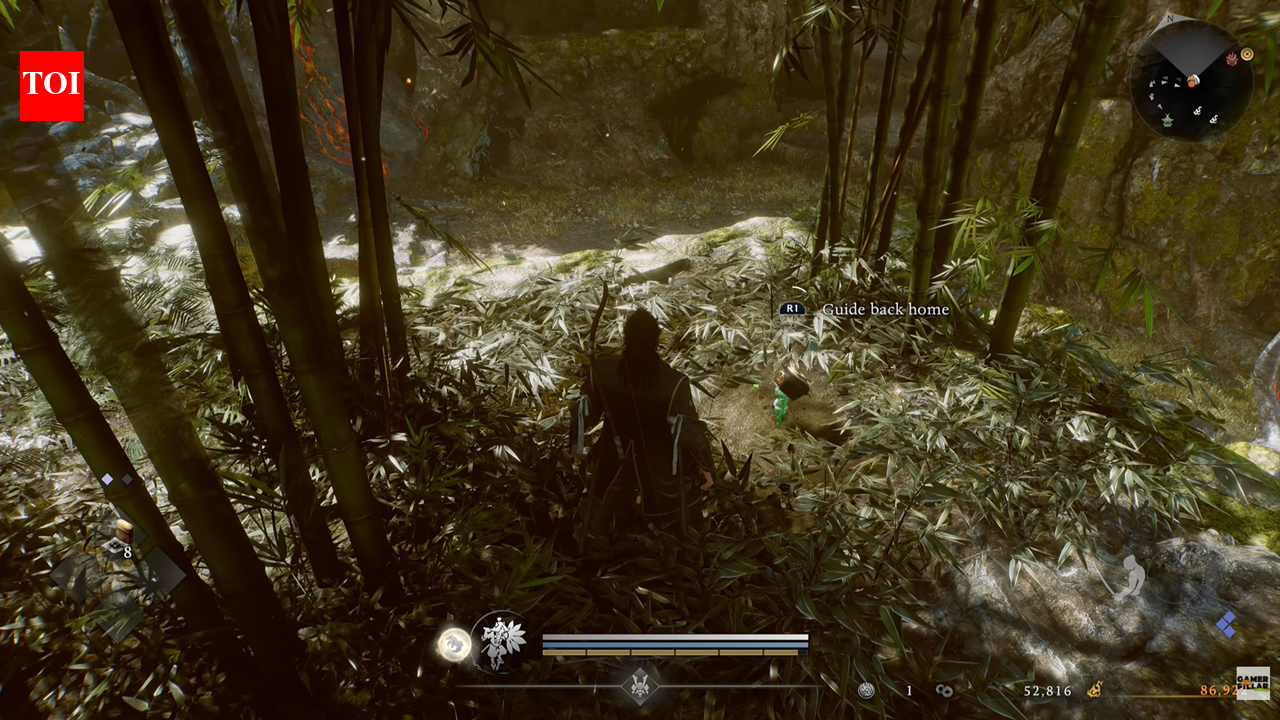Click the lower blue diamond in the bottom right
This screenshot has width=1280, height=720.
(1228, 633)
